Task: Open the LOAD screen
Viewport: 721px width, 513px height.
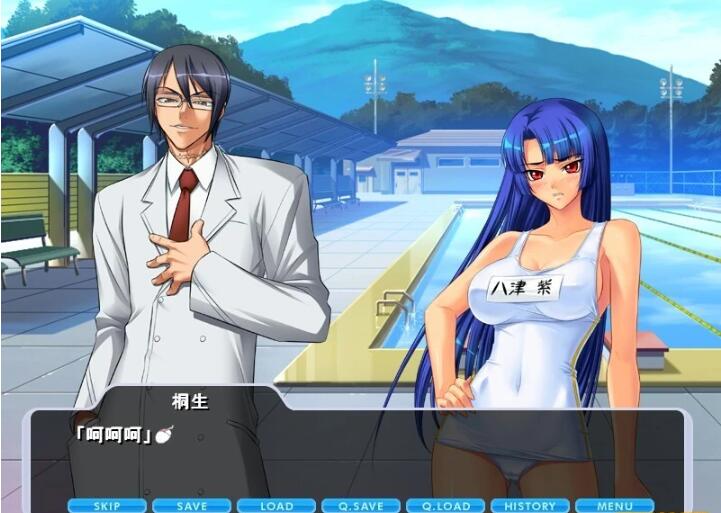Action: [277, 506]
